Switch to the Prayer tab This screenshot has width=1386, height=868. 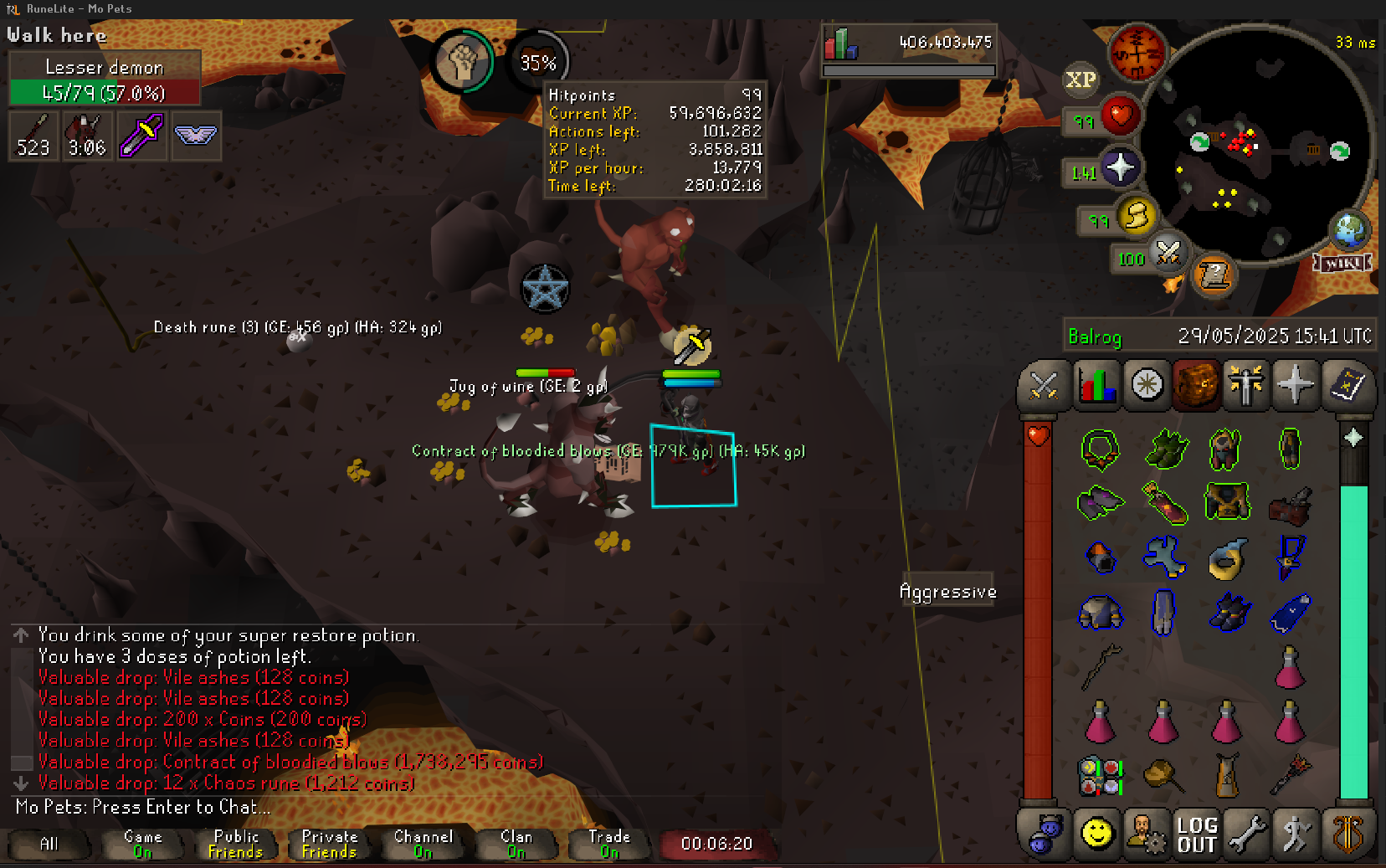(x=1296, y=386)
